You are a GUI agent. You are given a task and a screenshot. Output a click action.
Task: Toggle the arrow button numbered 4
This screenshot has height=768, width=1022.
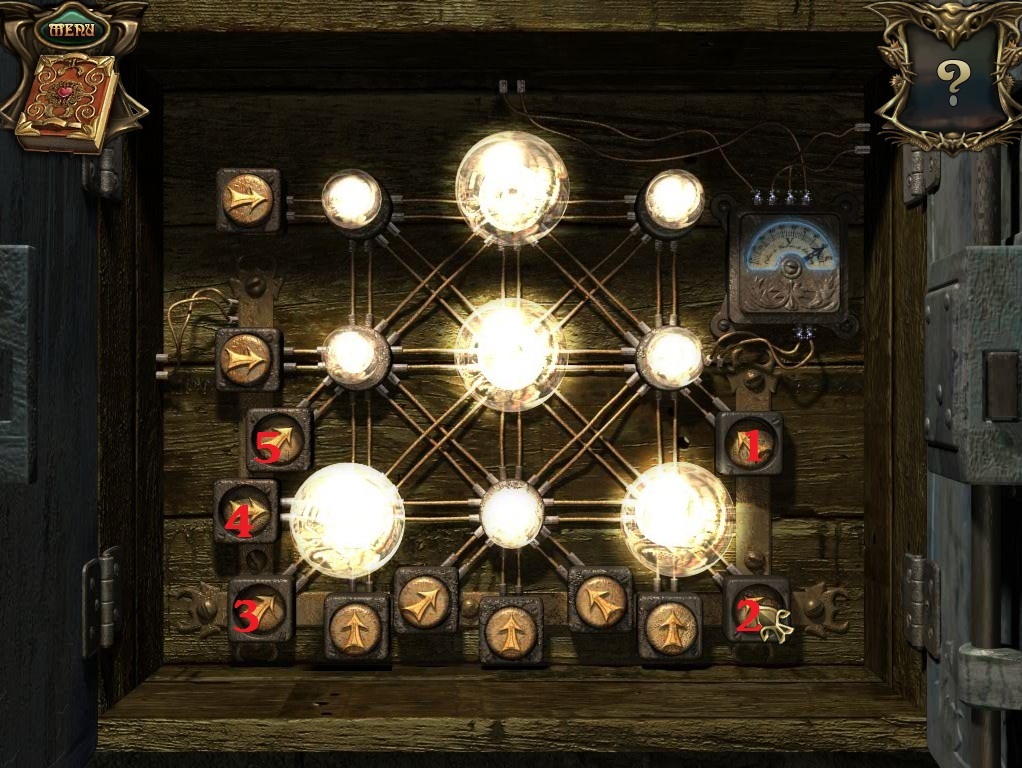point(246,511)
